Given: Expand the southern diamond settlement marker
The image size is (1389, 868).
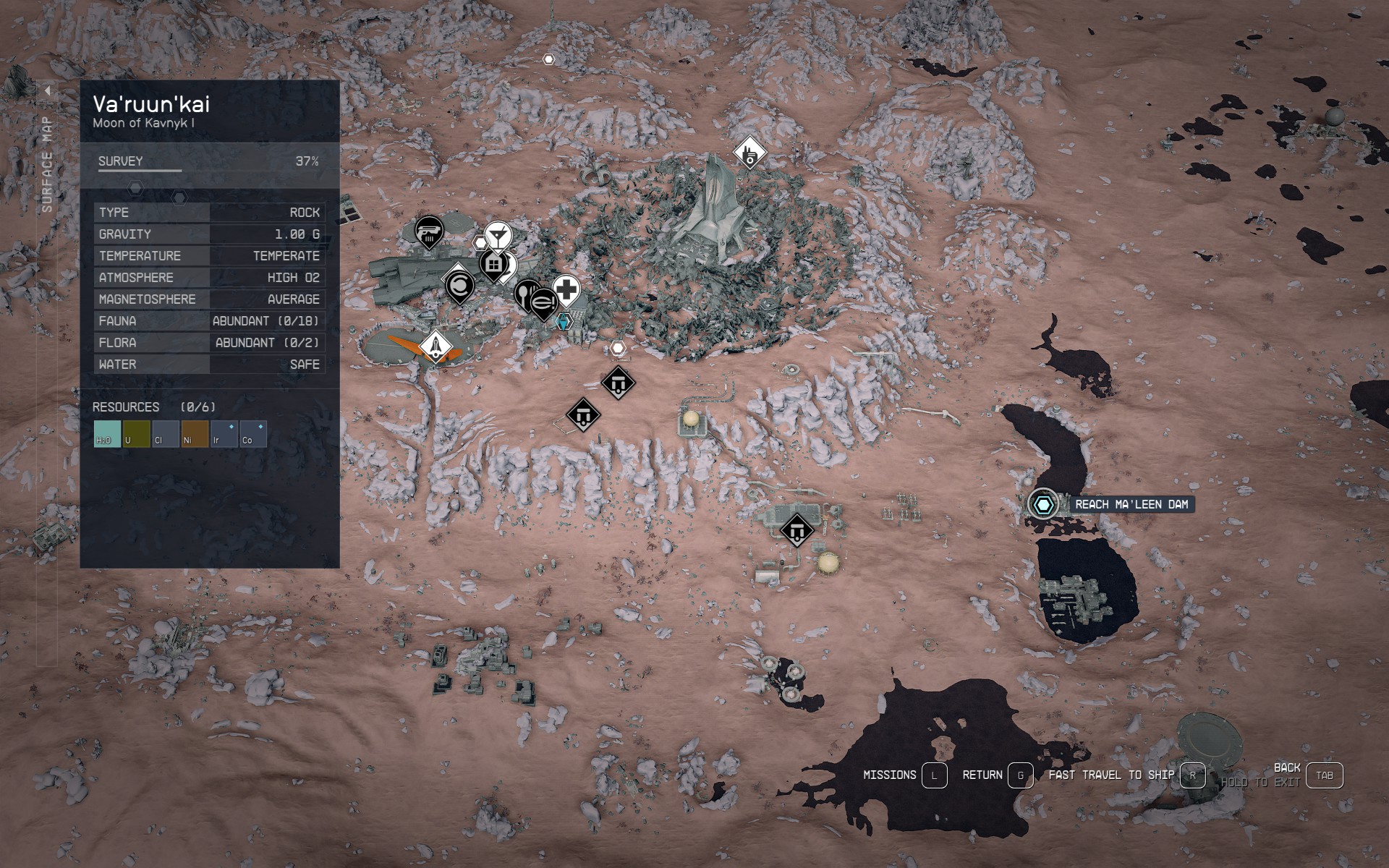Looking at the screenshot, I should 797,530.
